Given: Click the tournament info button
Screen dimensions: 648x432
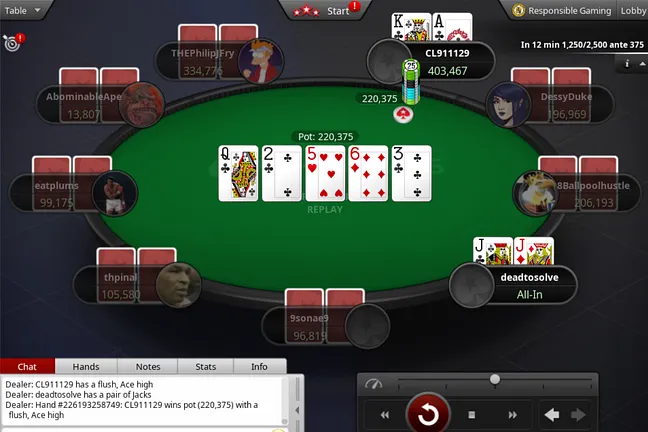Looking at the screenshot, I should (627, 63).
